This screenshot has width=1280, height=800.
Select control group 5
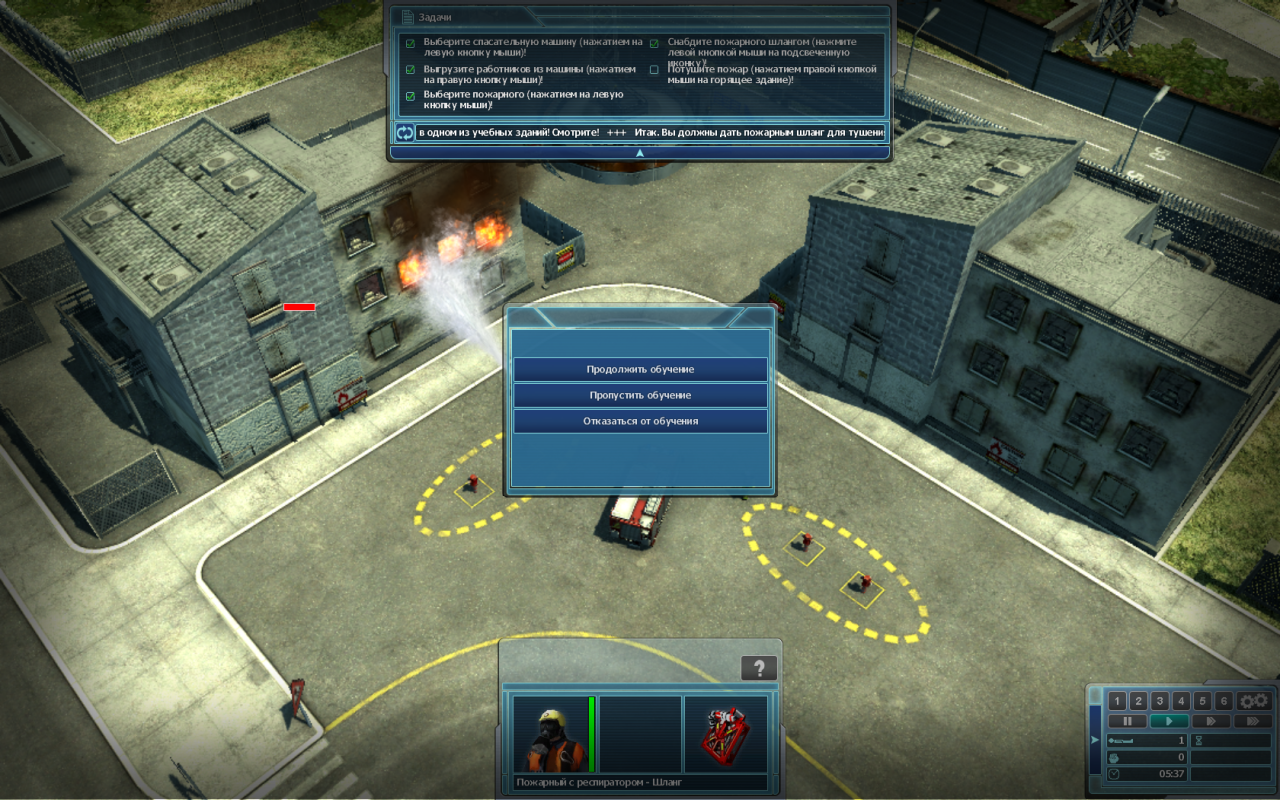coord(1202,701)
